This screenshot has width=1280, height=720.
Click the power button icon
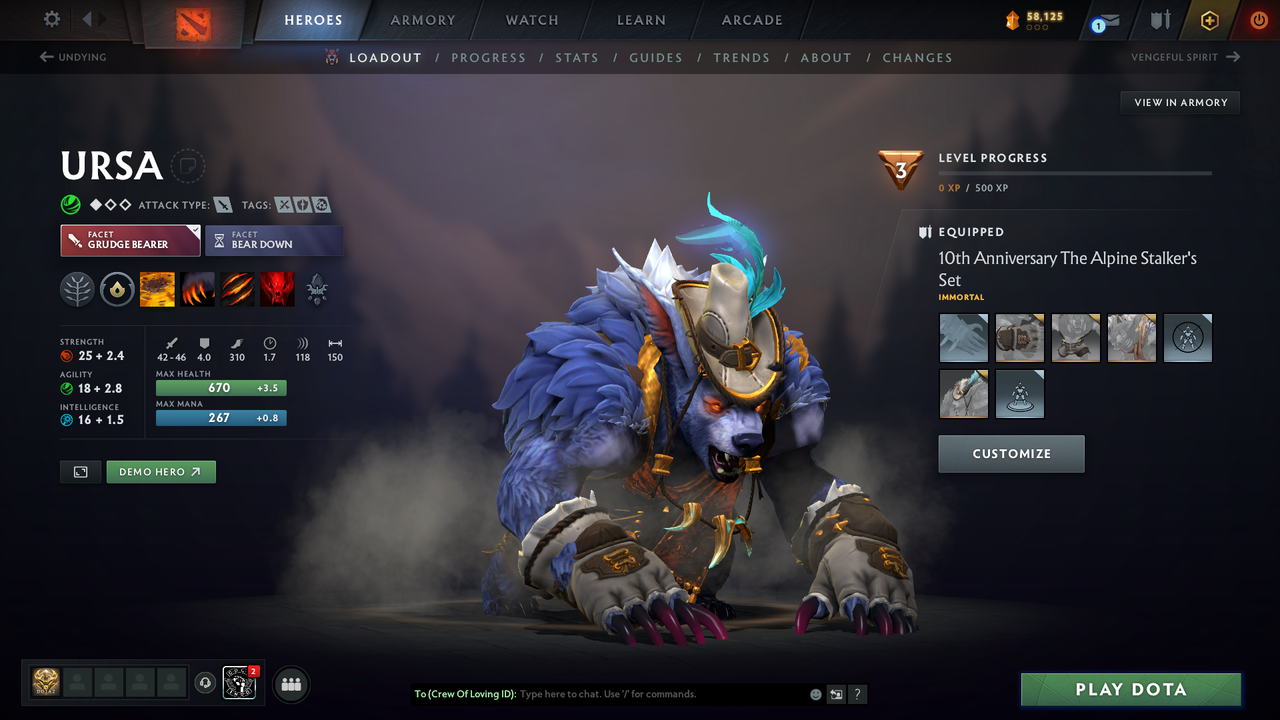(x=1258, y=20)
